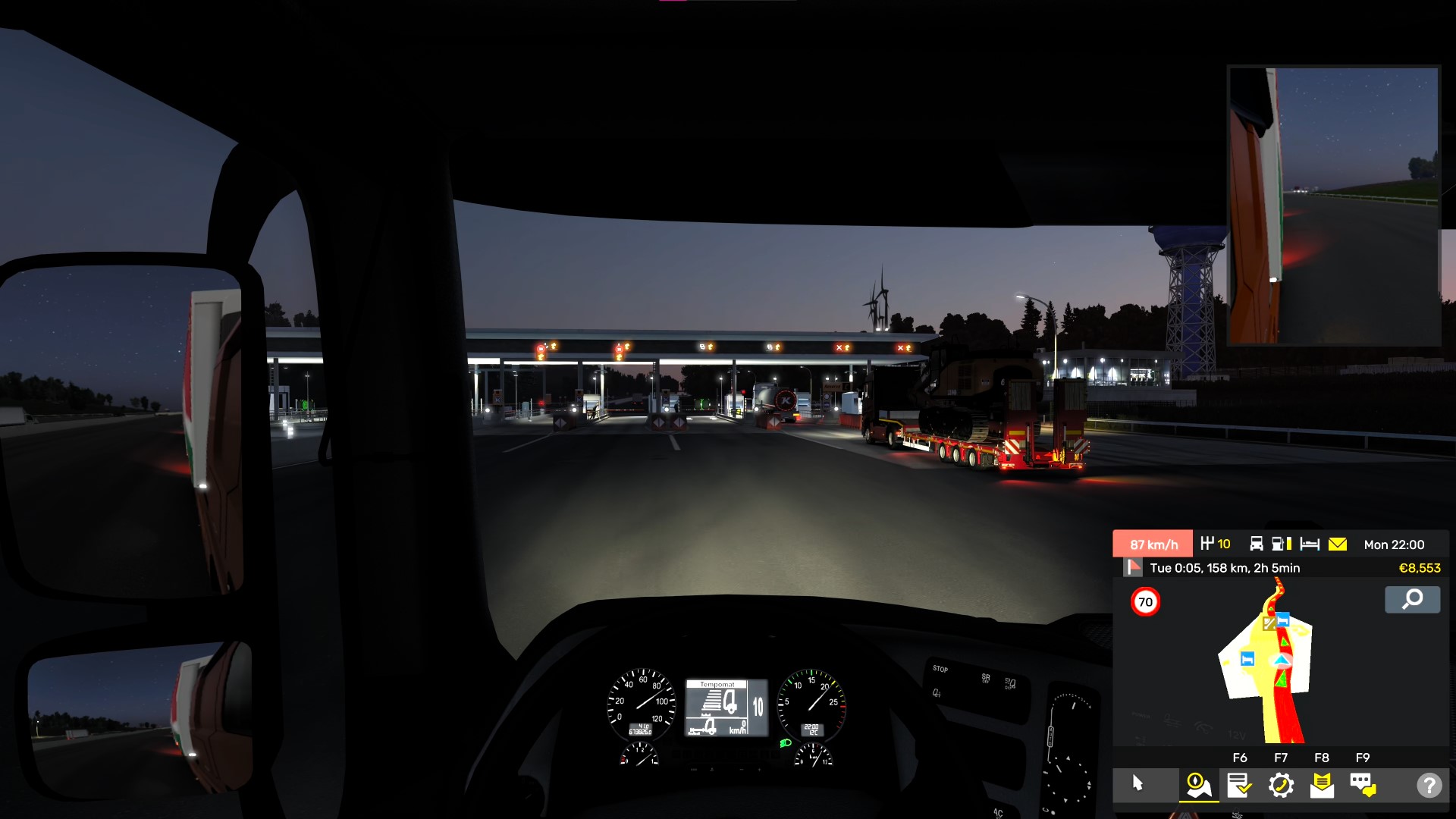Click the question mark help button
The width and height of the screenshot is (1456, 819).
(1429, 785)
